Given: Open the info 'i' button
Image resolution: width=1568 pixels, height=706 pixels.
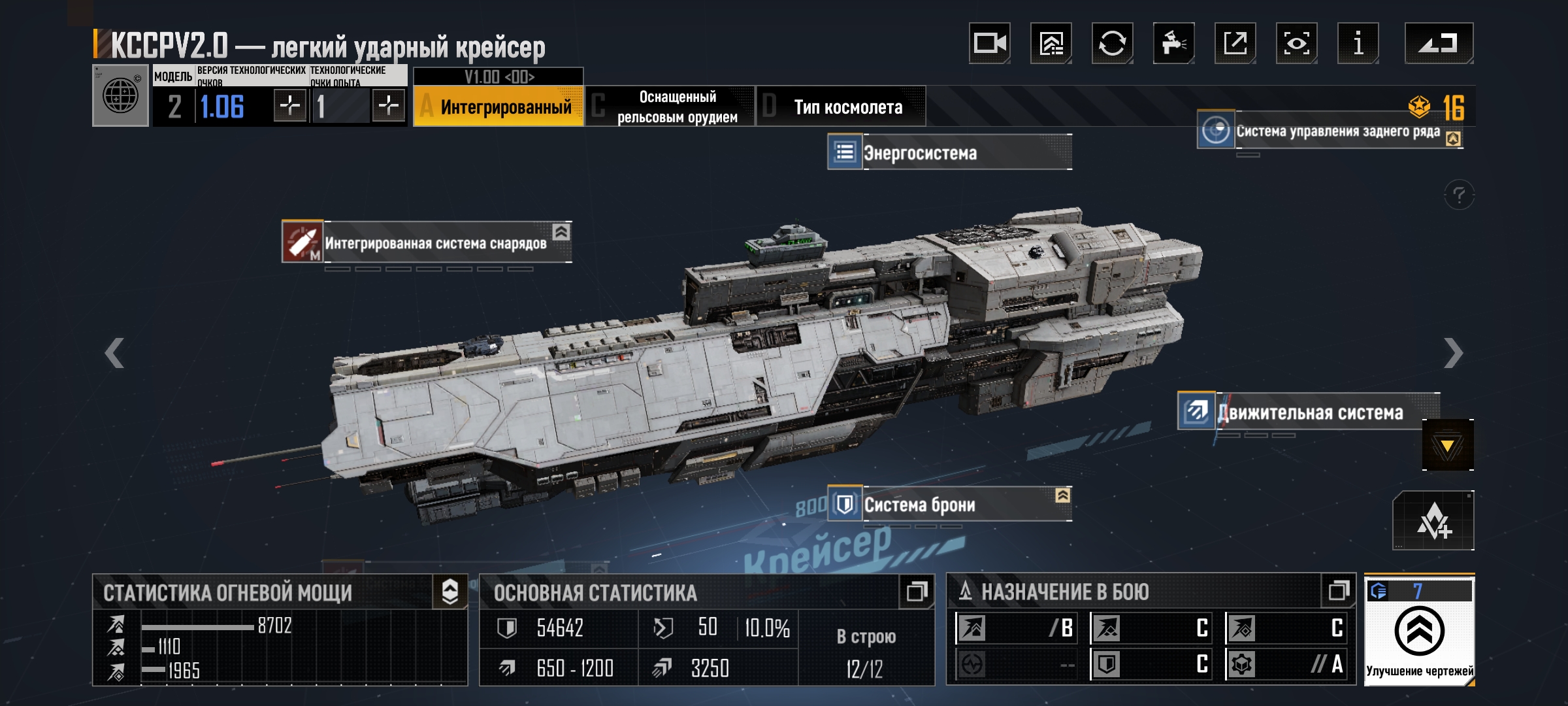Looking at the screenshot, I should point(1358,44).
